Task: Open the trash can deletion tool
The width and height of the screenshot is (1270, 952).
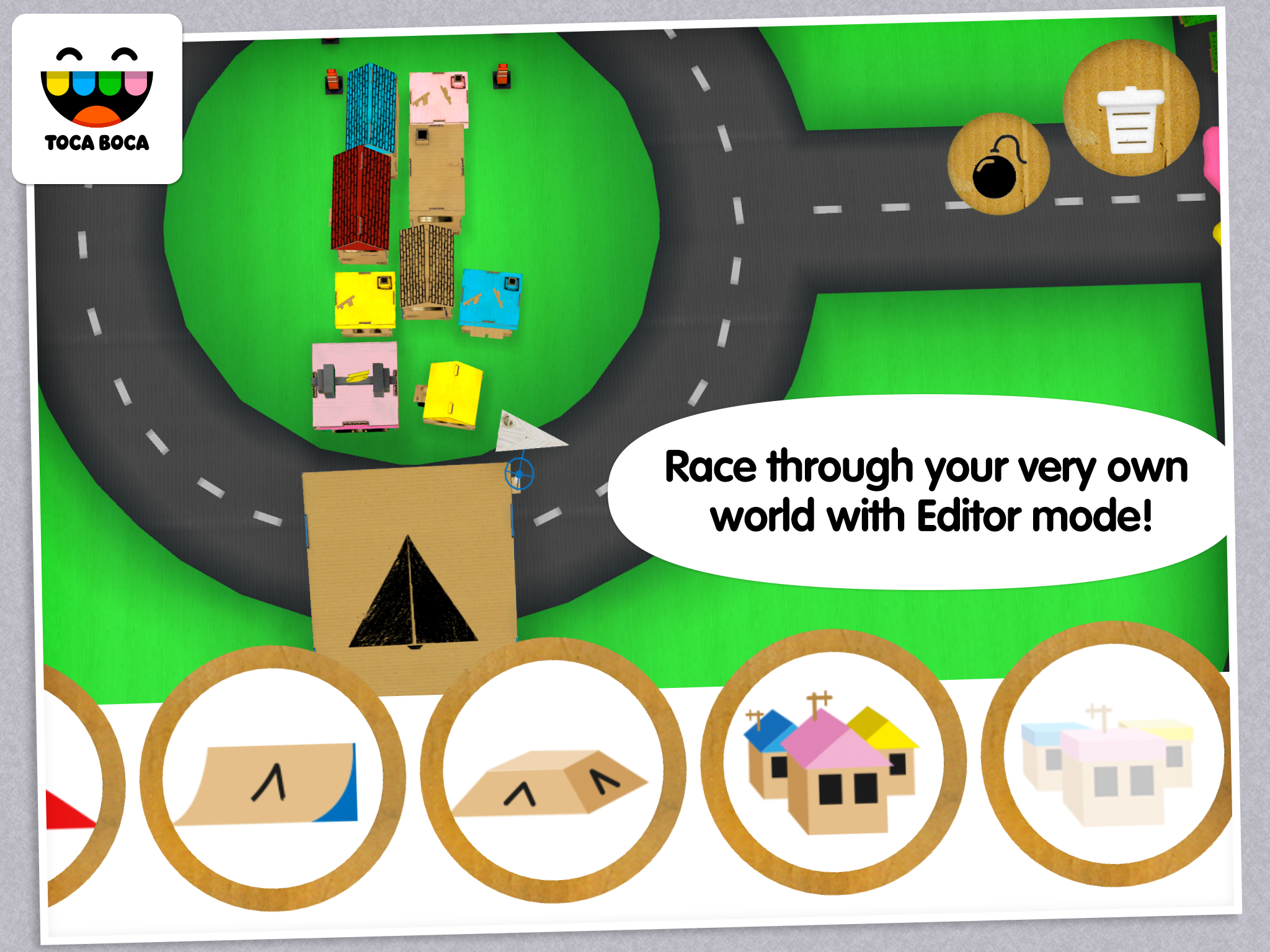Action: coord(1130,110)
